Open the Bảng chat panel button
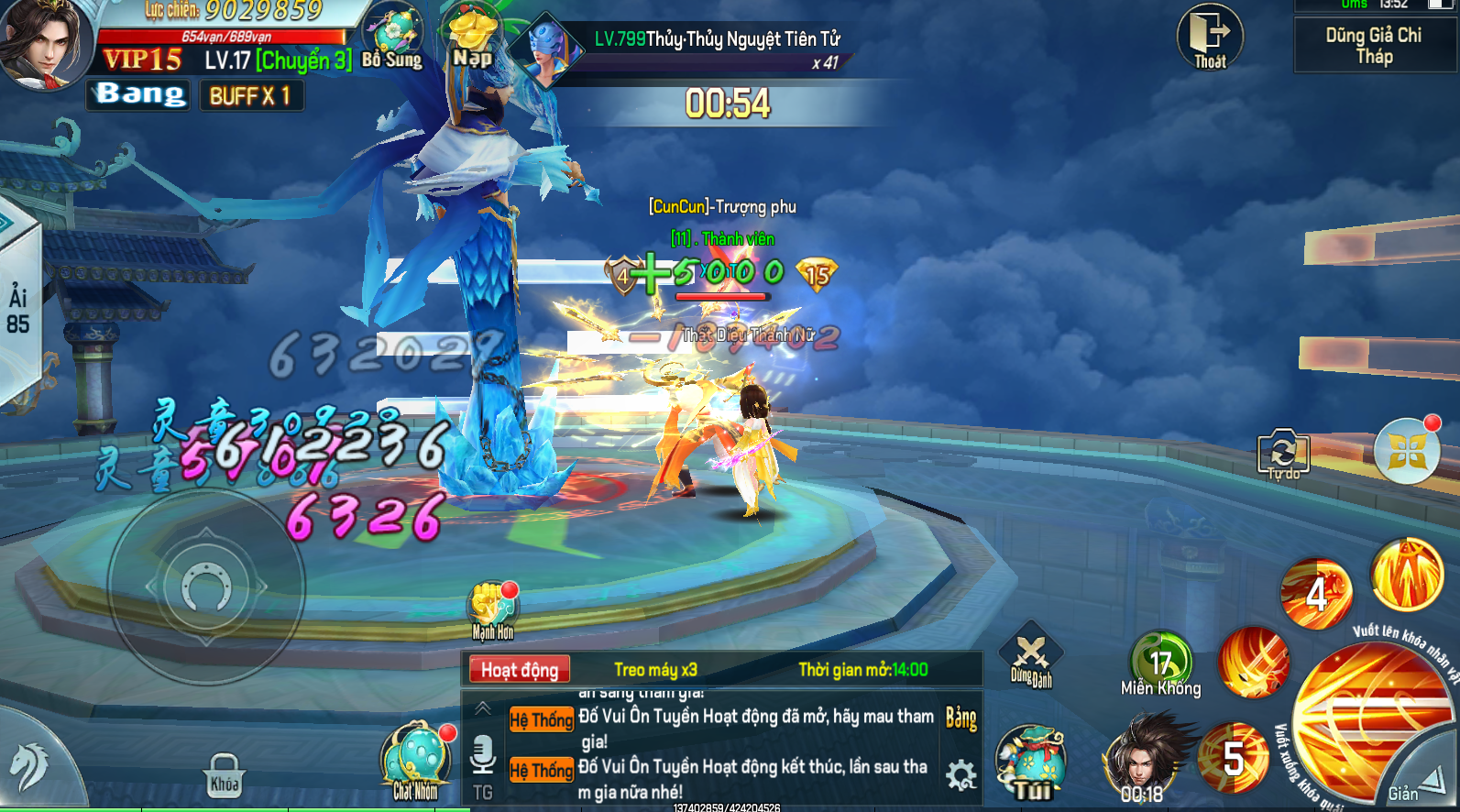Image resolution: width=1460 pixels, height=812 pixels. click(x=961, y=718)
